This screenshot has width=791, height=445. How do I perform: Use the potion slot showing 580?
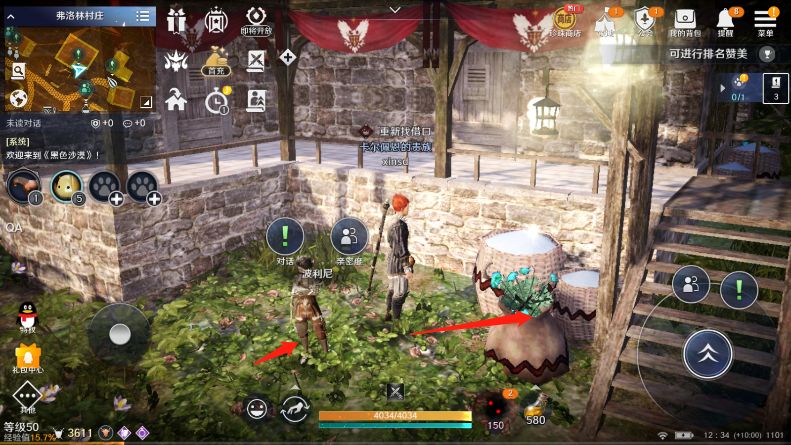tap(536, 406)
